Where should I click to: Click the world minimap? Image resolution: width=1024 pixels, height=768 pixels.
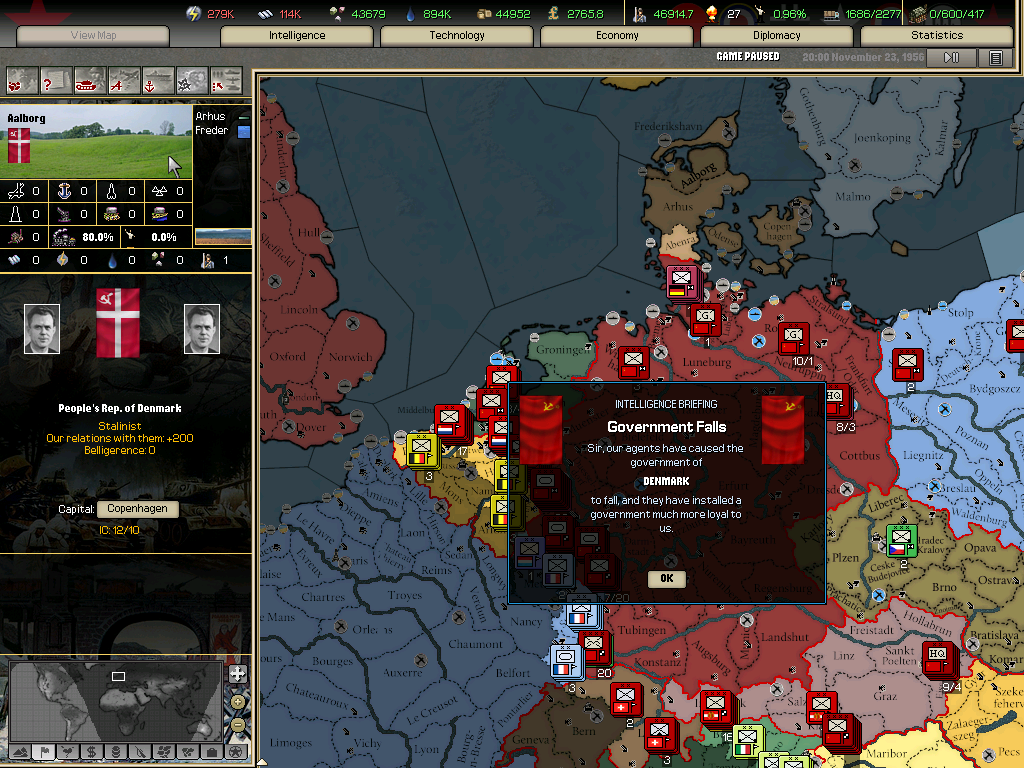(x=115, y=699)
